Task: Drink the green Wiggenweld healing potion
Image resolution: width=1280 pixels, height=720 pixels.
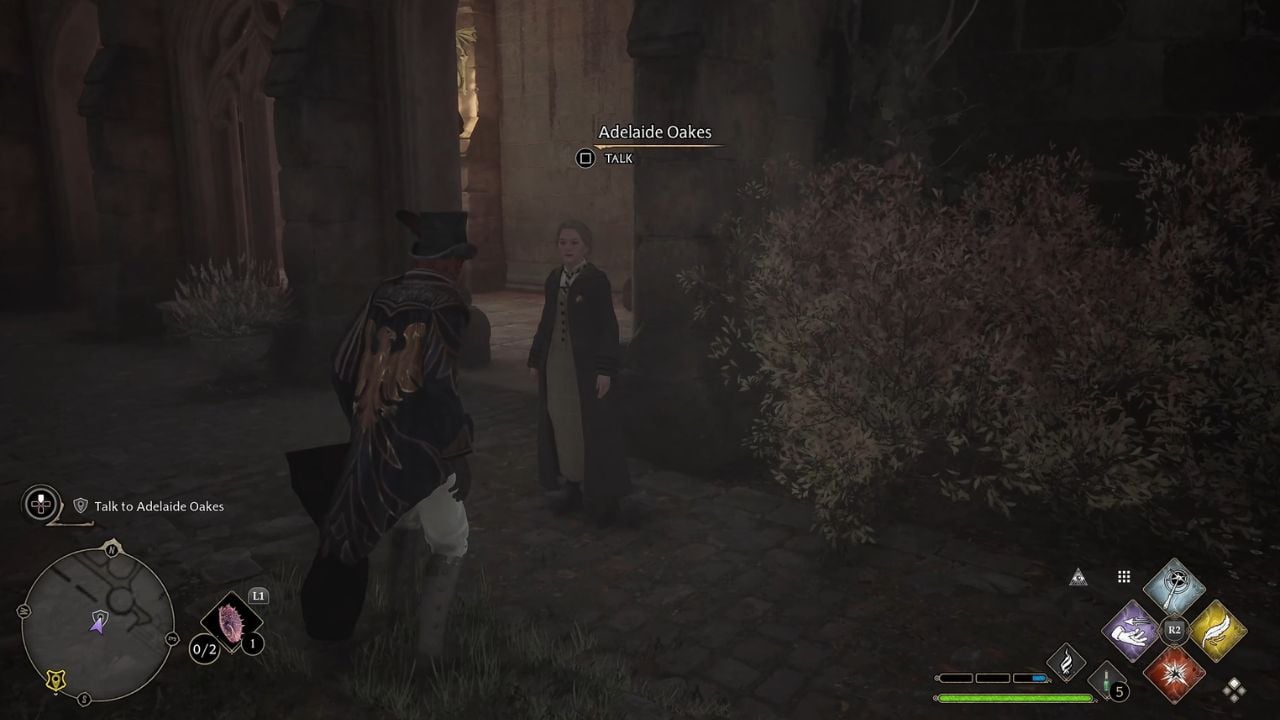Action: [1106, 680]
